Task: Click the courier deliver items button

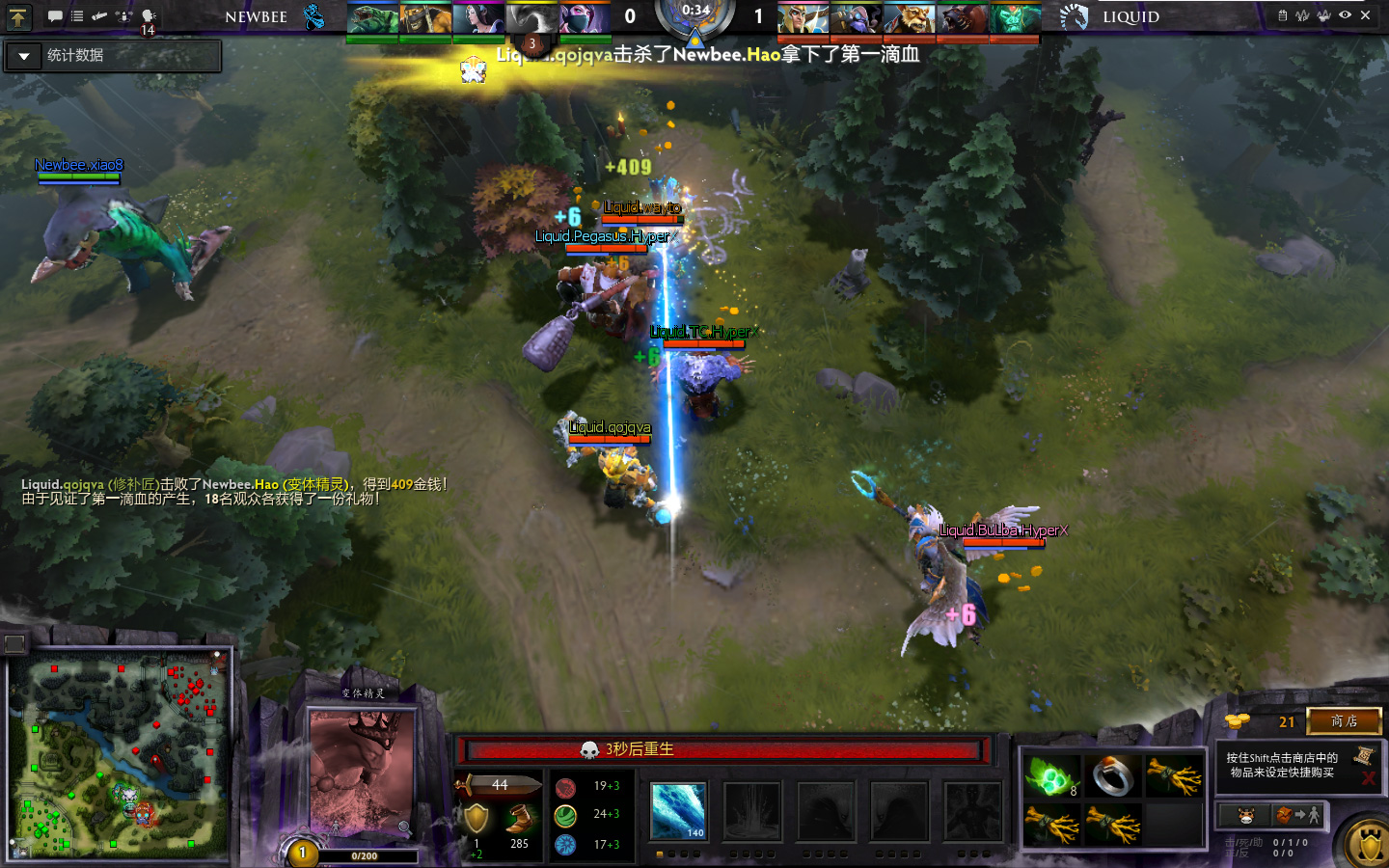Action: coord(1297,816)
